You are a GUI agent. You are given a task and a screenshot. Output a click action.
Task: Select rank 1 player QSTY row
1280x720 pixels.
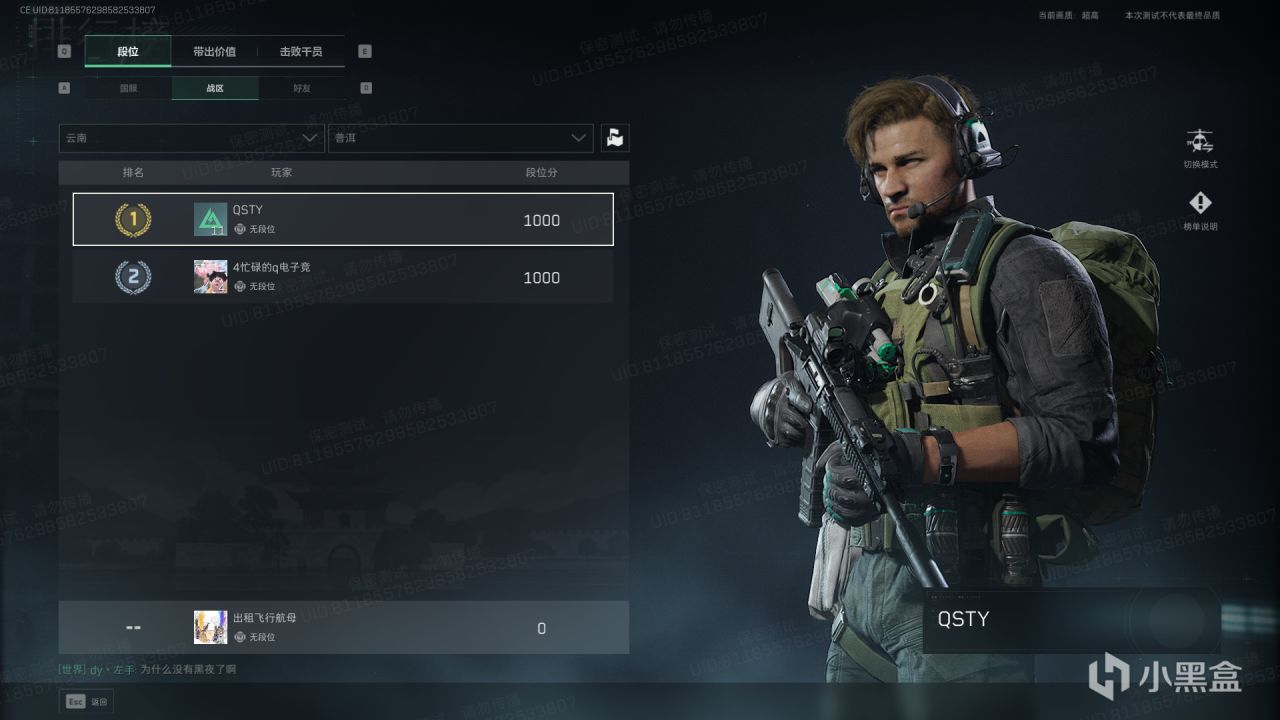click(x=343, y=219)
